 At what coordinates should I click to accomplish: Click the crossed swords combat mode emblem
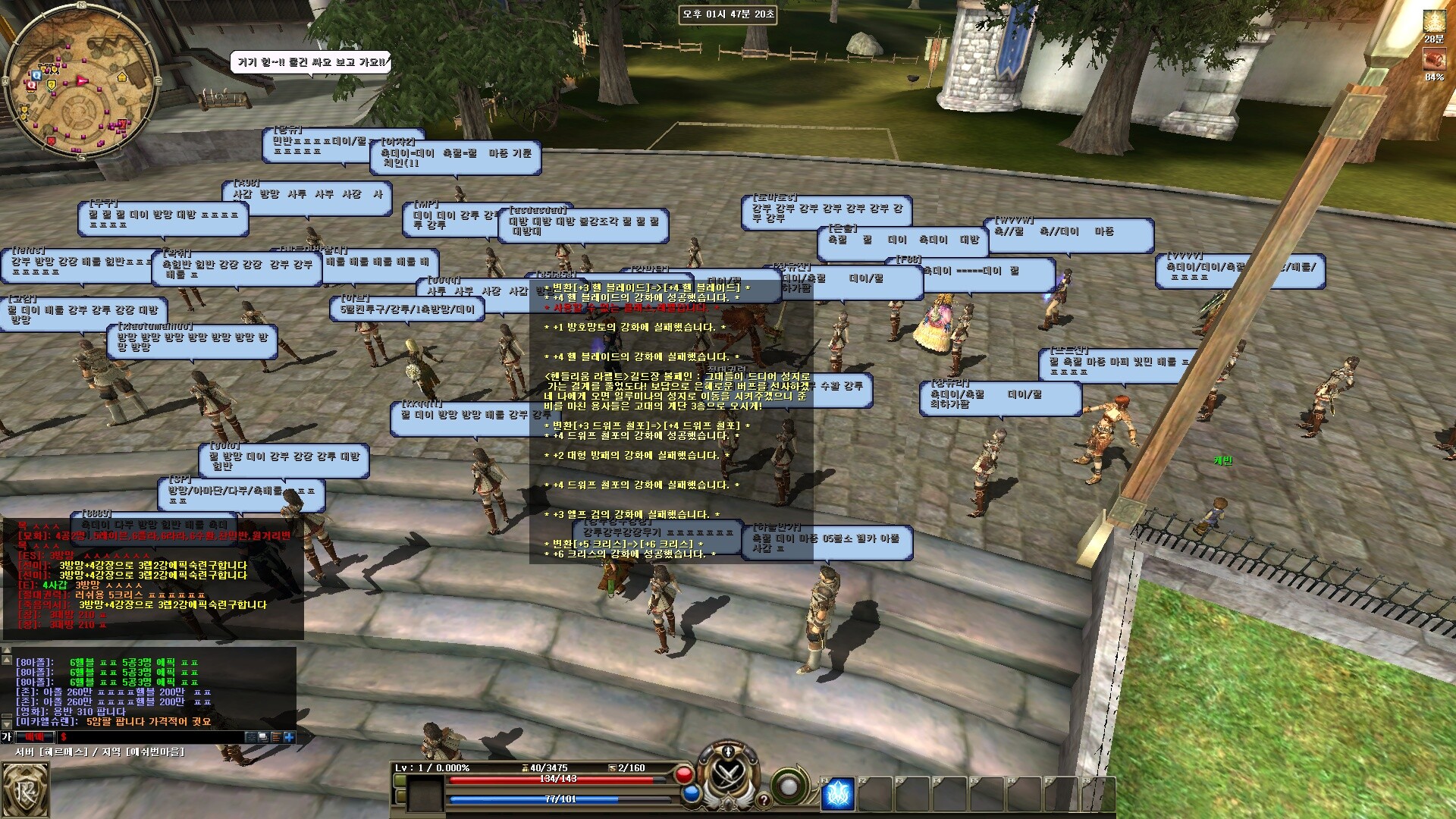click(729, 775)
